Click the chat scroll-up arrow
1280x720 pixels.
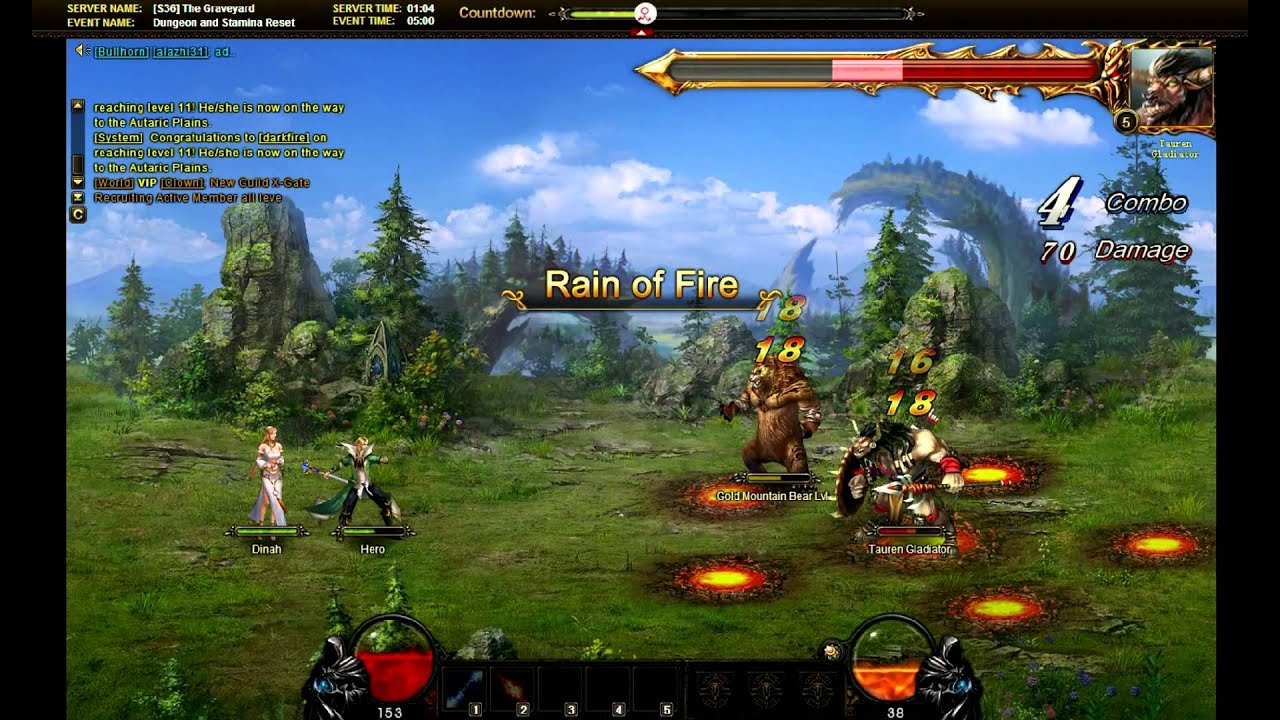[77, 105]
